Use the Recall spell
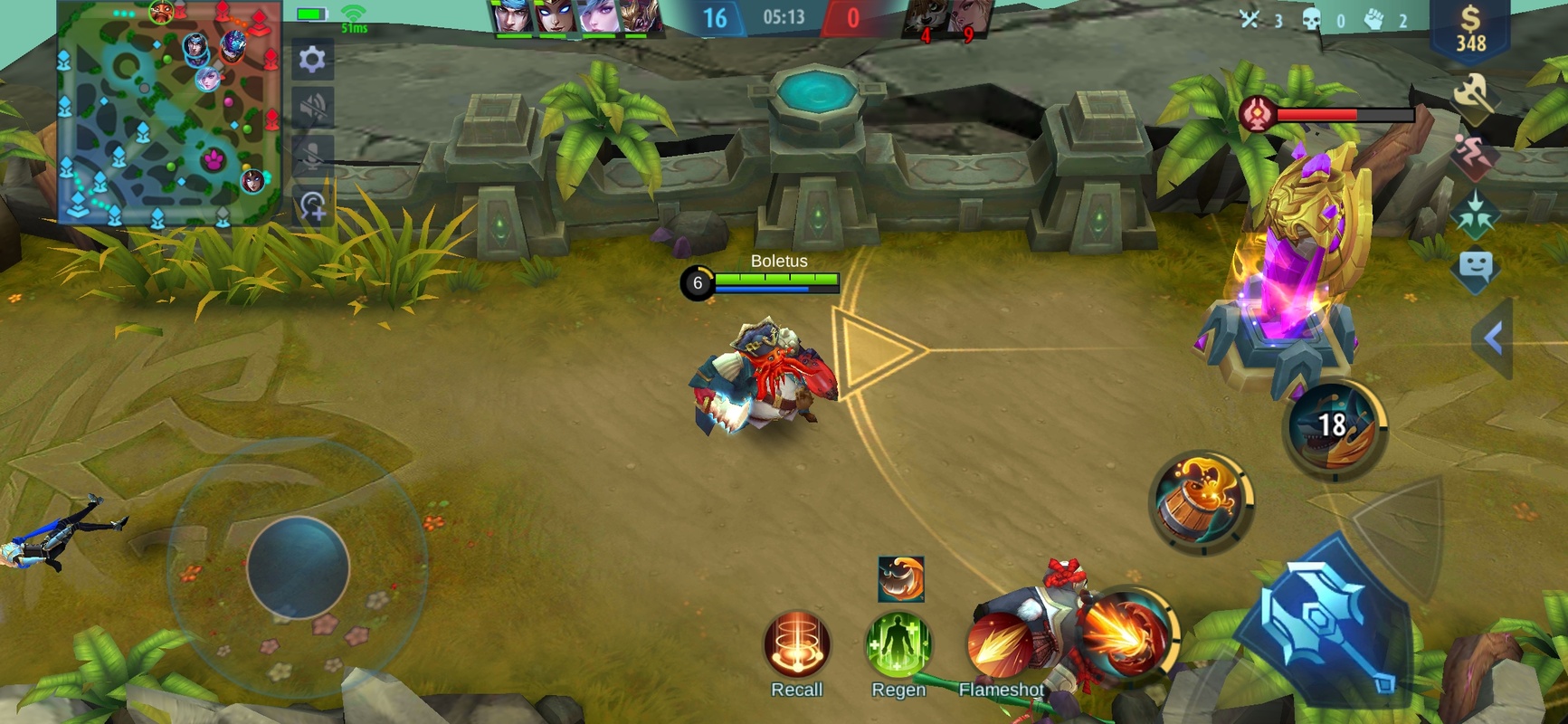 point(796,644)
